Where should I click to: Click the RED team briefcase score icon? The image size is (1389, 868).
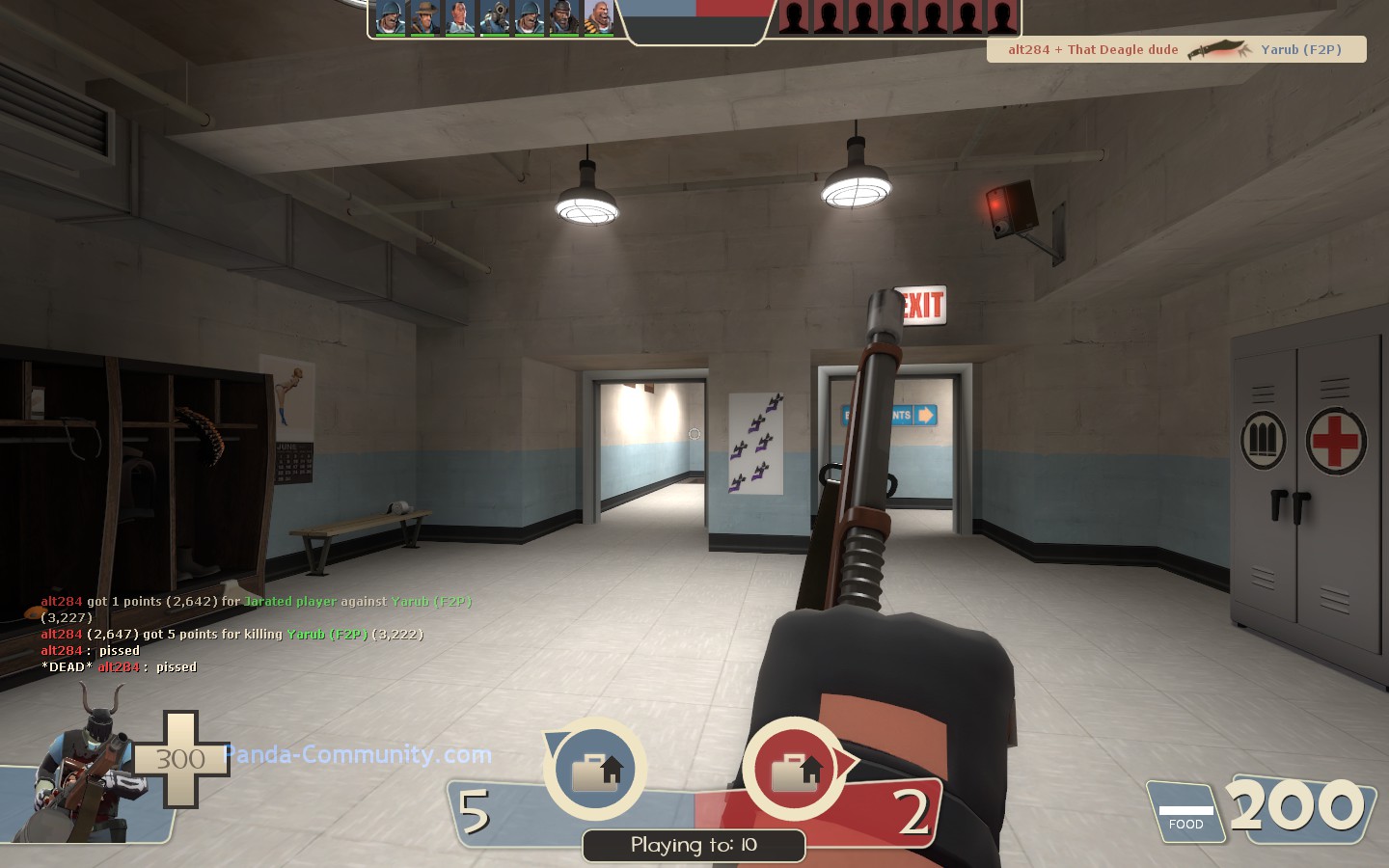793,769
